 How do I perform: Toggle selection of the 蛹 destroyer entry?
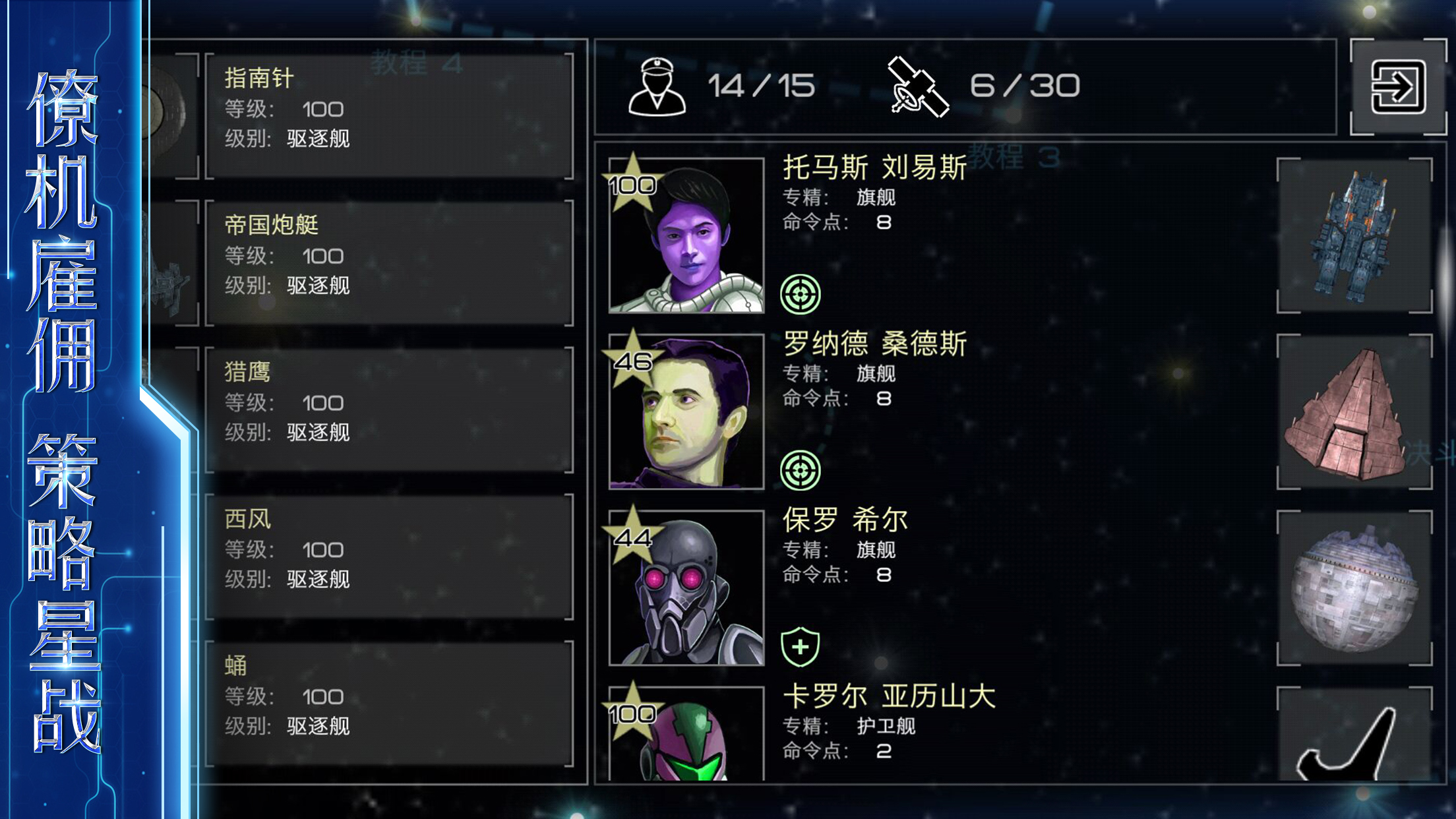(x=386, y=702)
